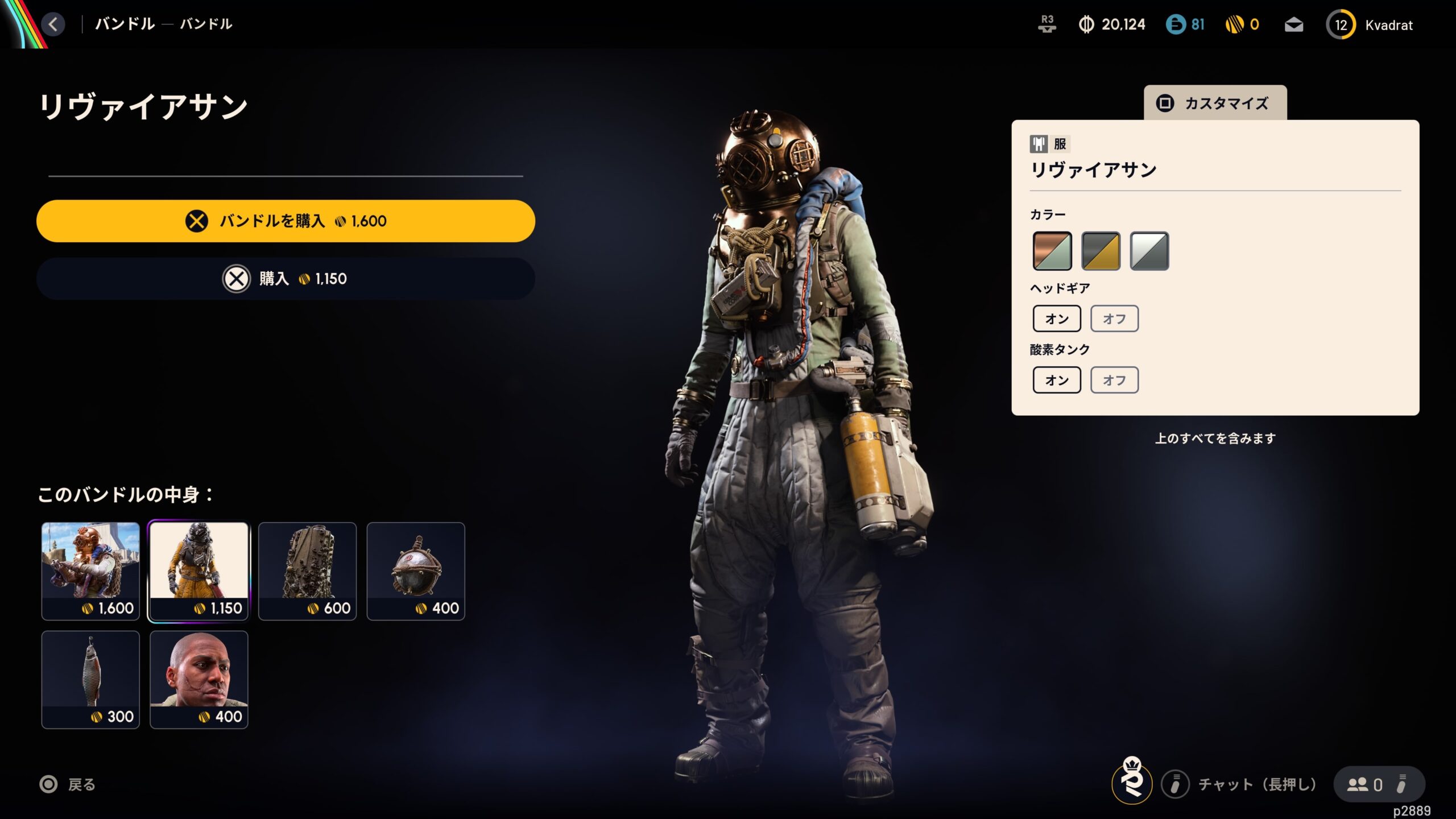Select the diver outfit thumbnail priced 1,150

tap(199, 571)
